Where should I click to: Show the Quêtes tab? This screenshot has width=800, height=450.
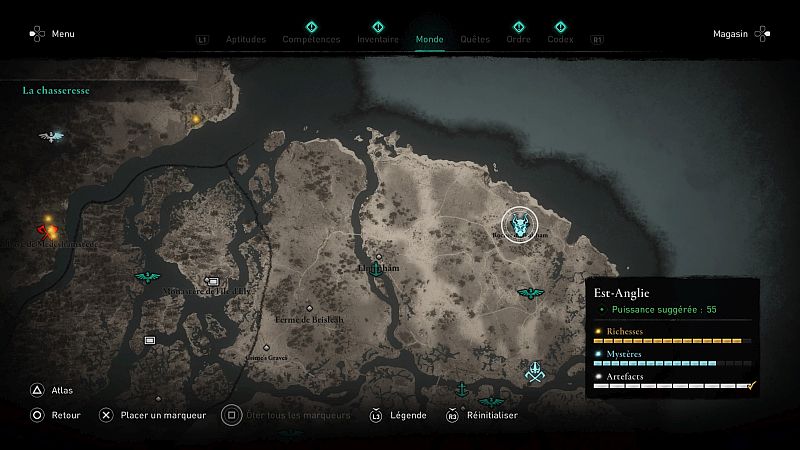[475, 40]
